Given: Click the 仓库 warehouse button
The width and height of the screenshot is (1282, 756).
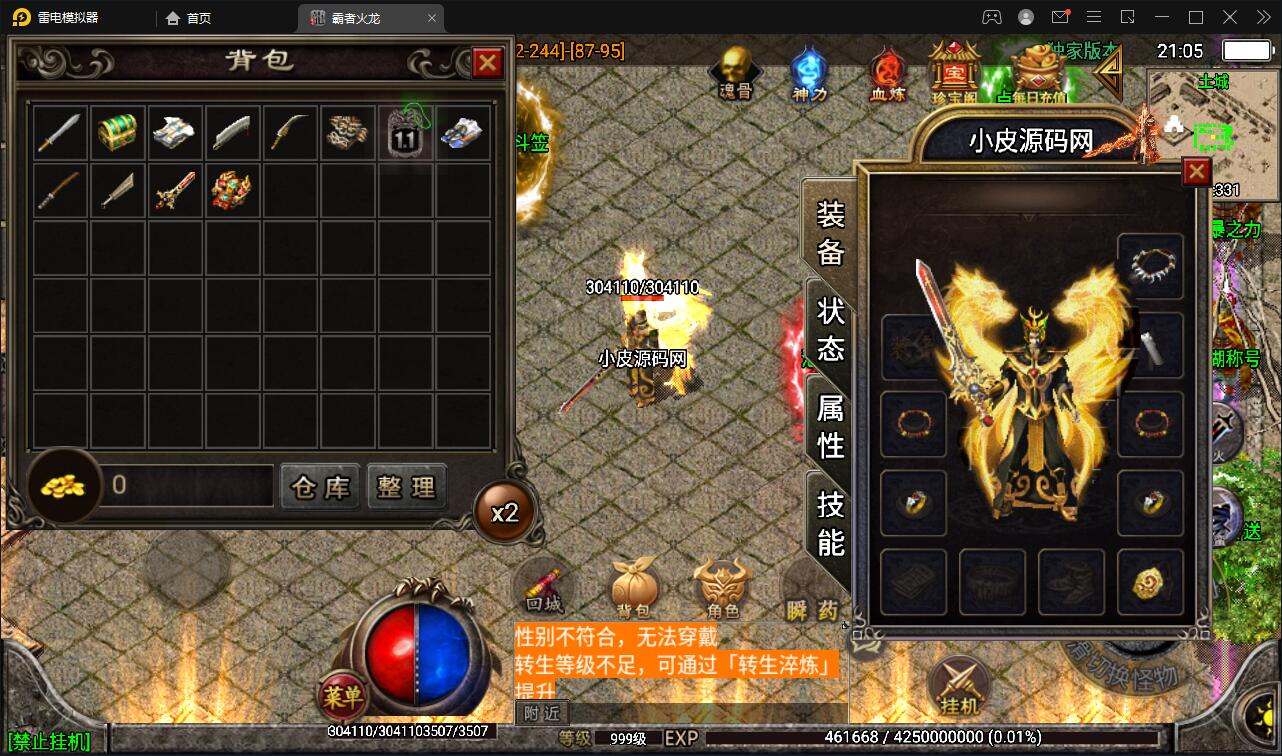Looking at the screenshot, I should click(x=319, y=486).
